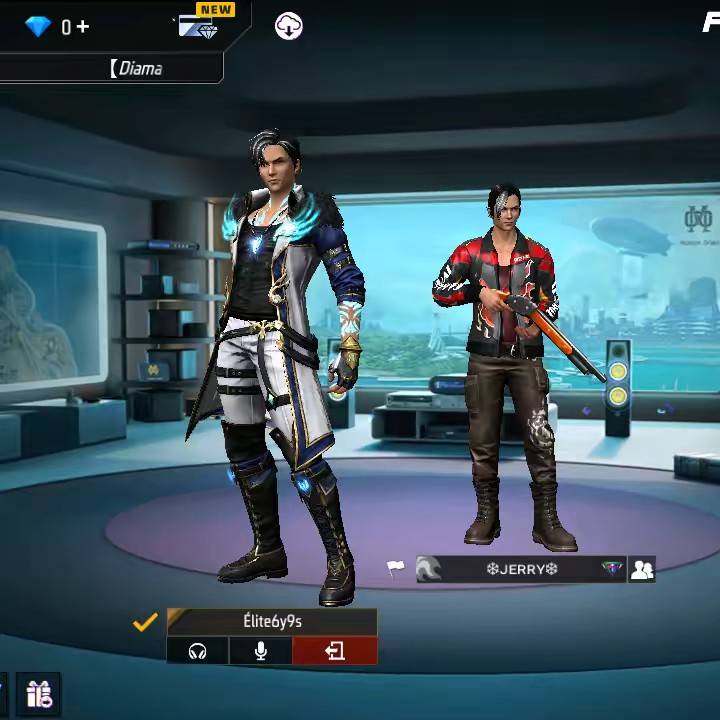Open JERRY's player nameplate
The height and width of the screenshot is (720, 720).
pos(521,569)
